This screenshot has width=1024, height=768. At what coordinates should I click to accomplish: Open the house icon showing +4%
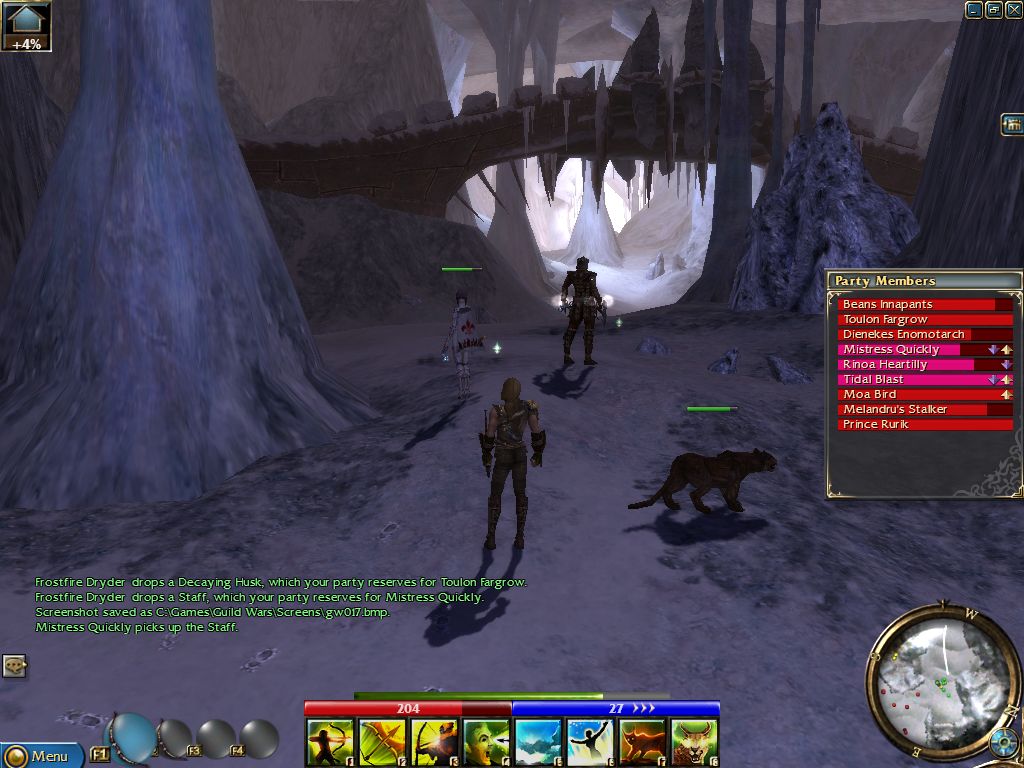(26, 26)
